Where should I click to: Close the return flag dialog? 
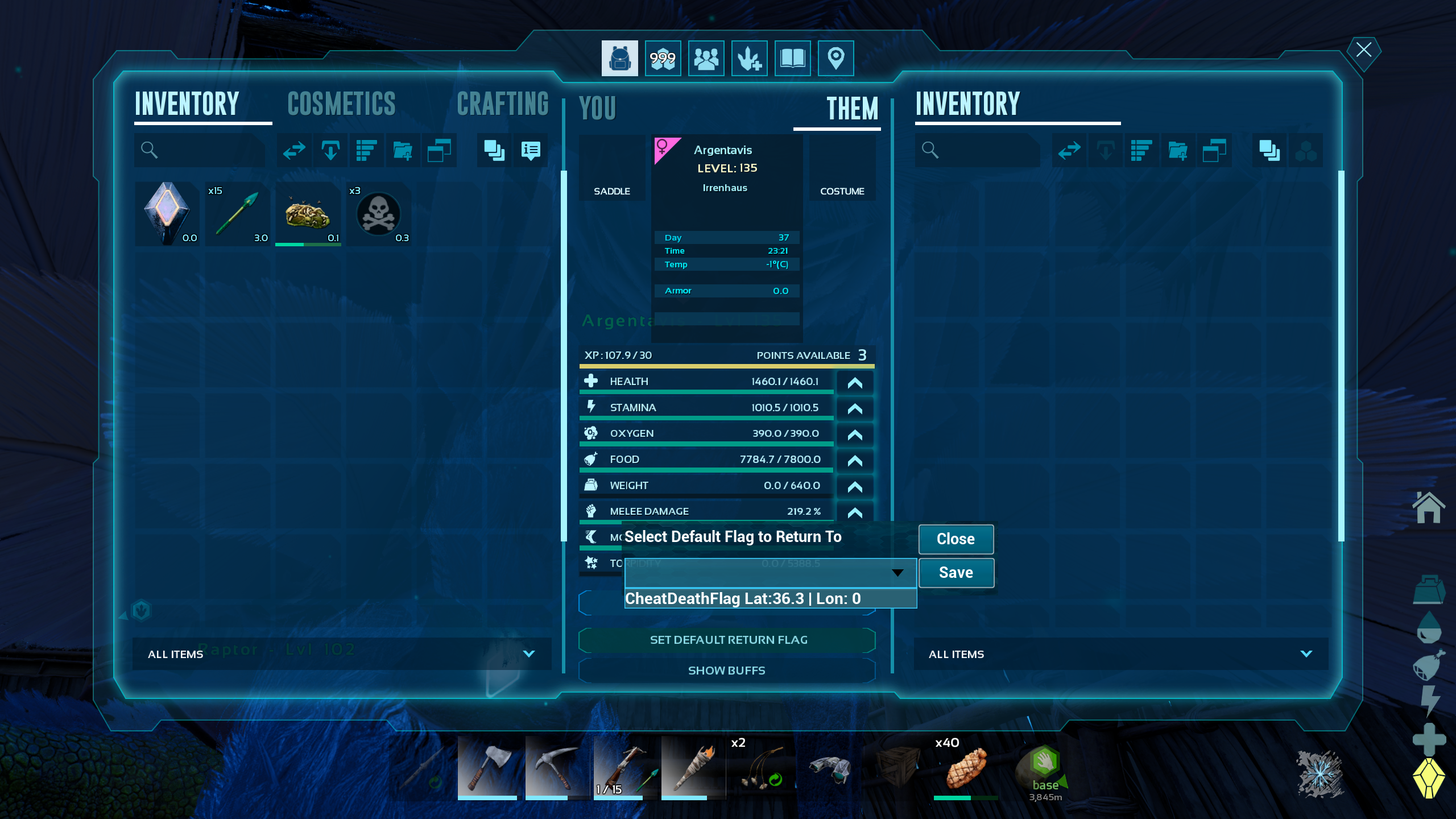coord(956,539)
